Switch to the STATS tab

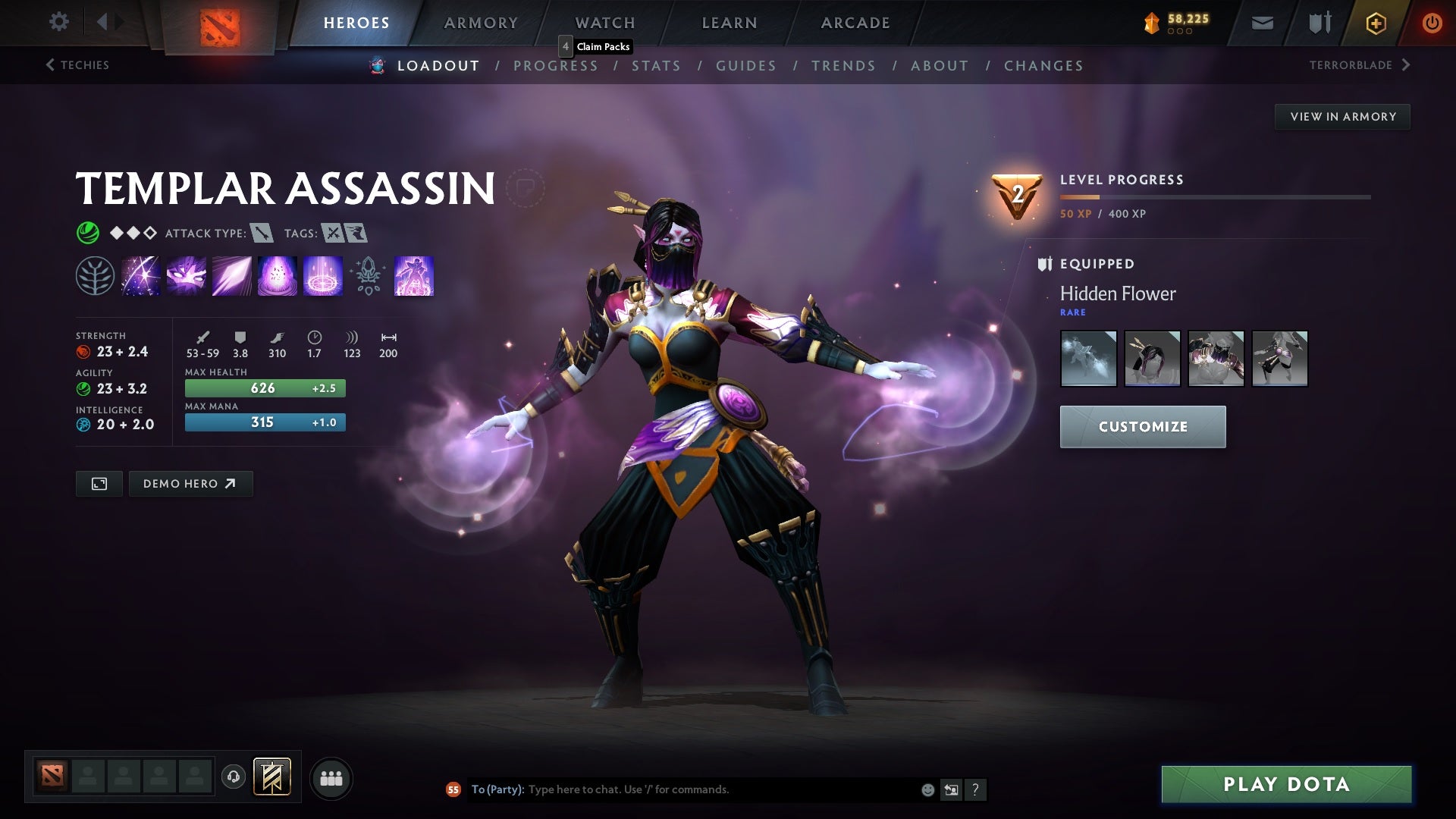click(657, 65)
